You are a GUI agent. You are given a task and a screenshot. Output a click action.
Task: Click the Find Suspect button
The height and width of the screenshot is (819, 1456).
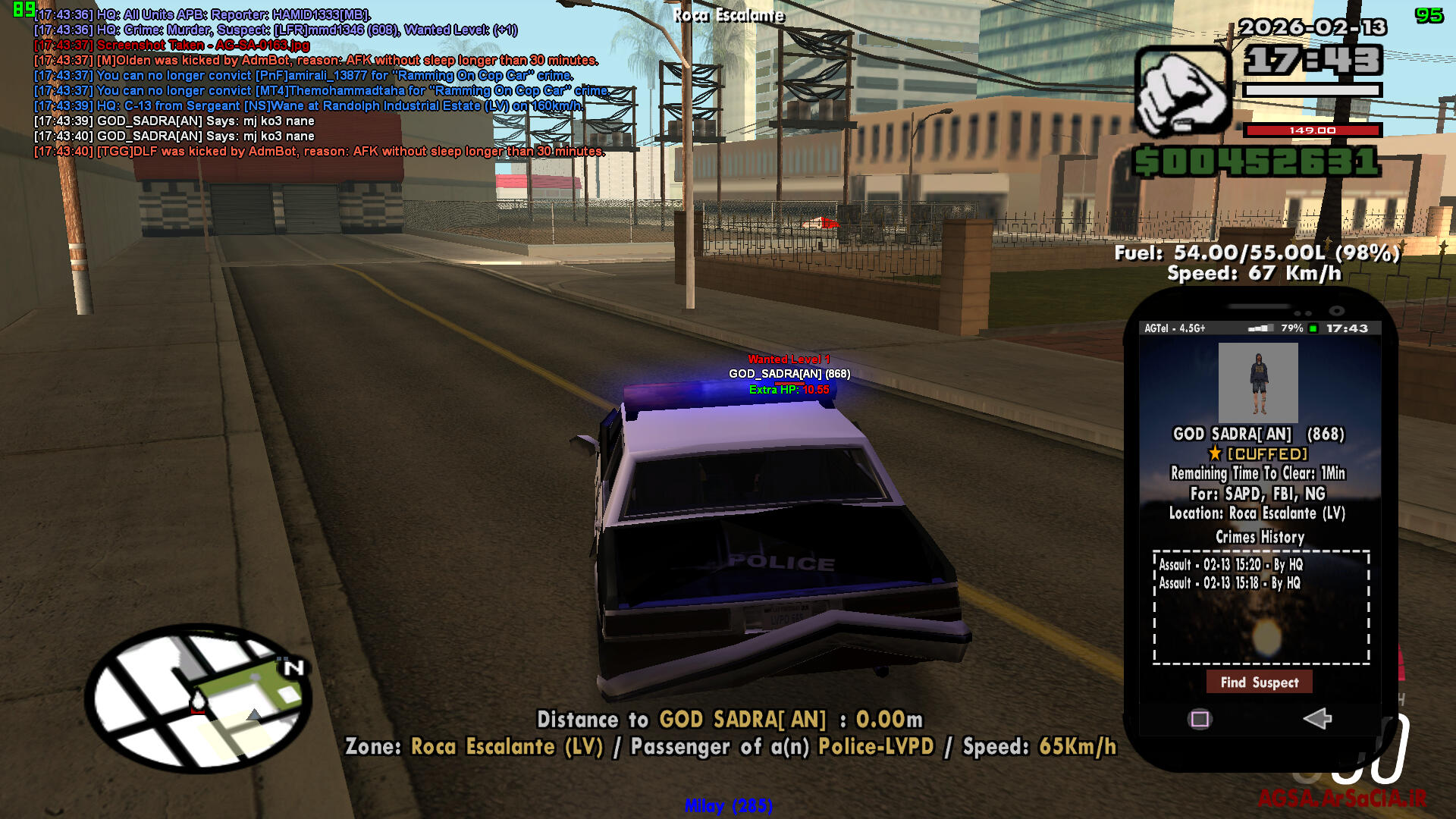pyautogui.click(x=1259, y=682)
